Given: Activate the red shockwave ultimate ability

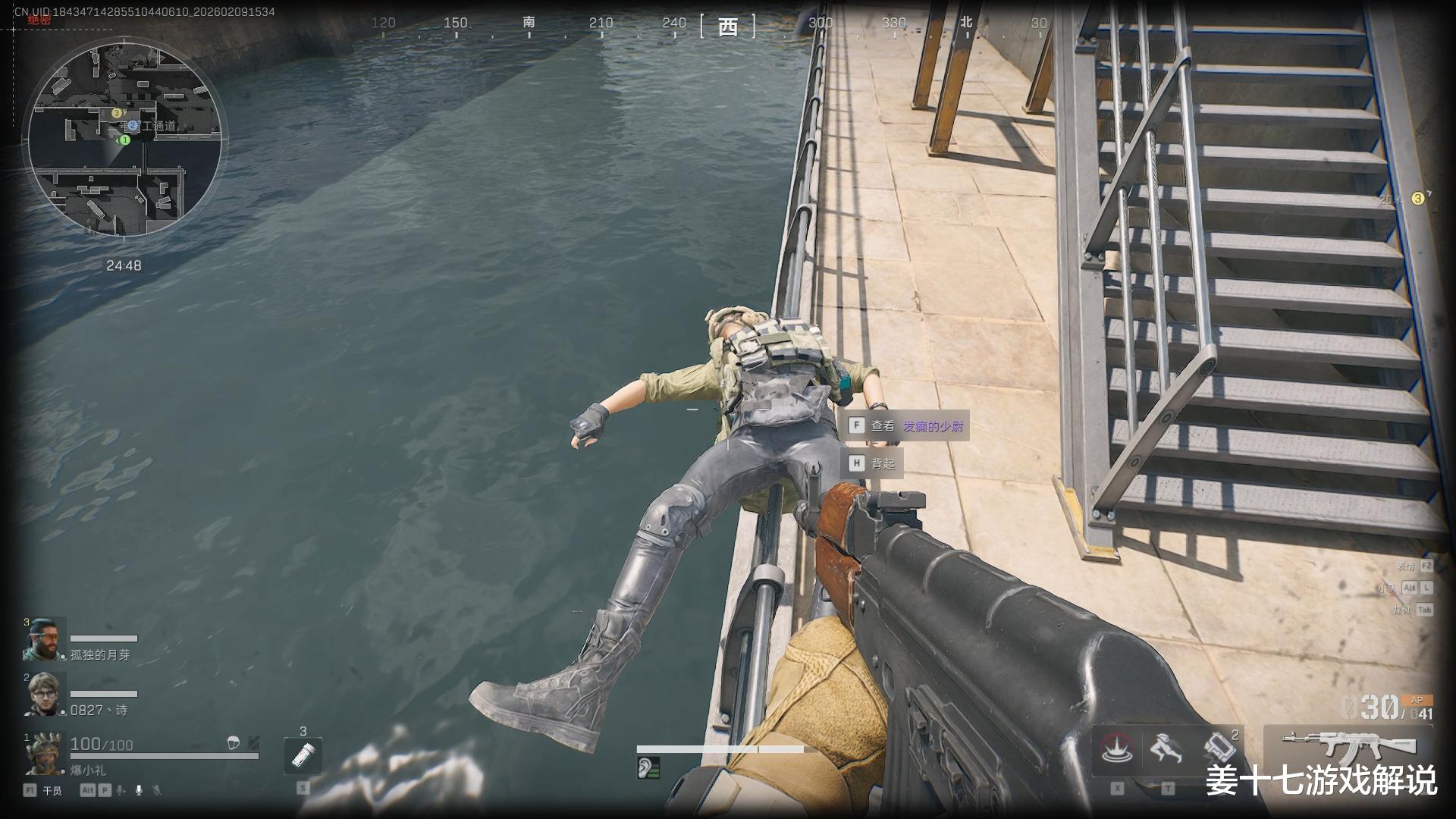Looking at the screenshot, I should click(x=1117, y=749).
